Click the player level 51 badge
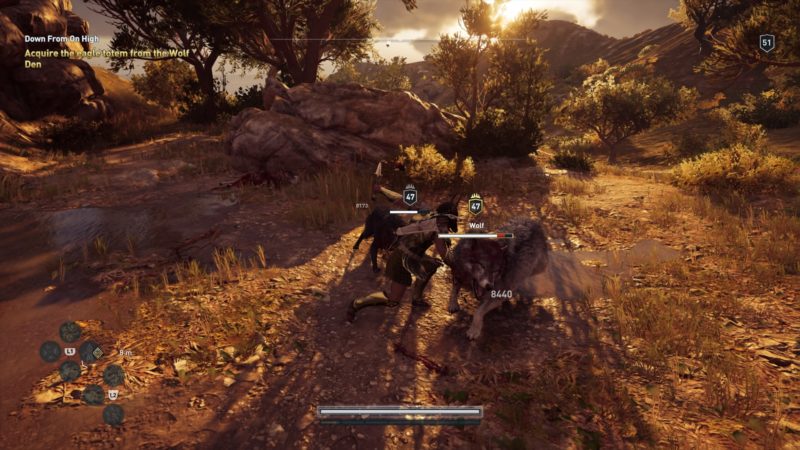Image resolution: width=800 pixels, height=450 pixels. point(767,43)
